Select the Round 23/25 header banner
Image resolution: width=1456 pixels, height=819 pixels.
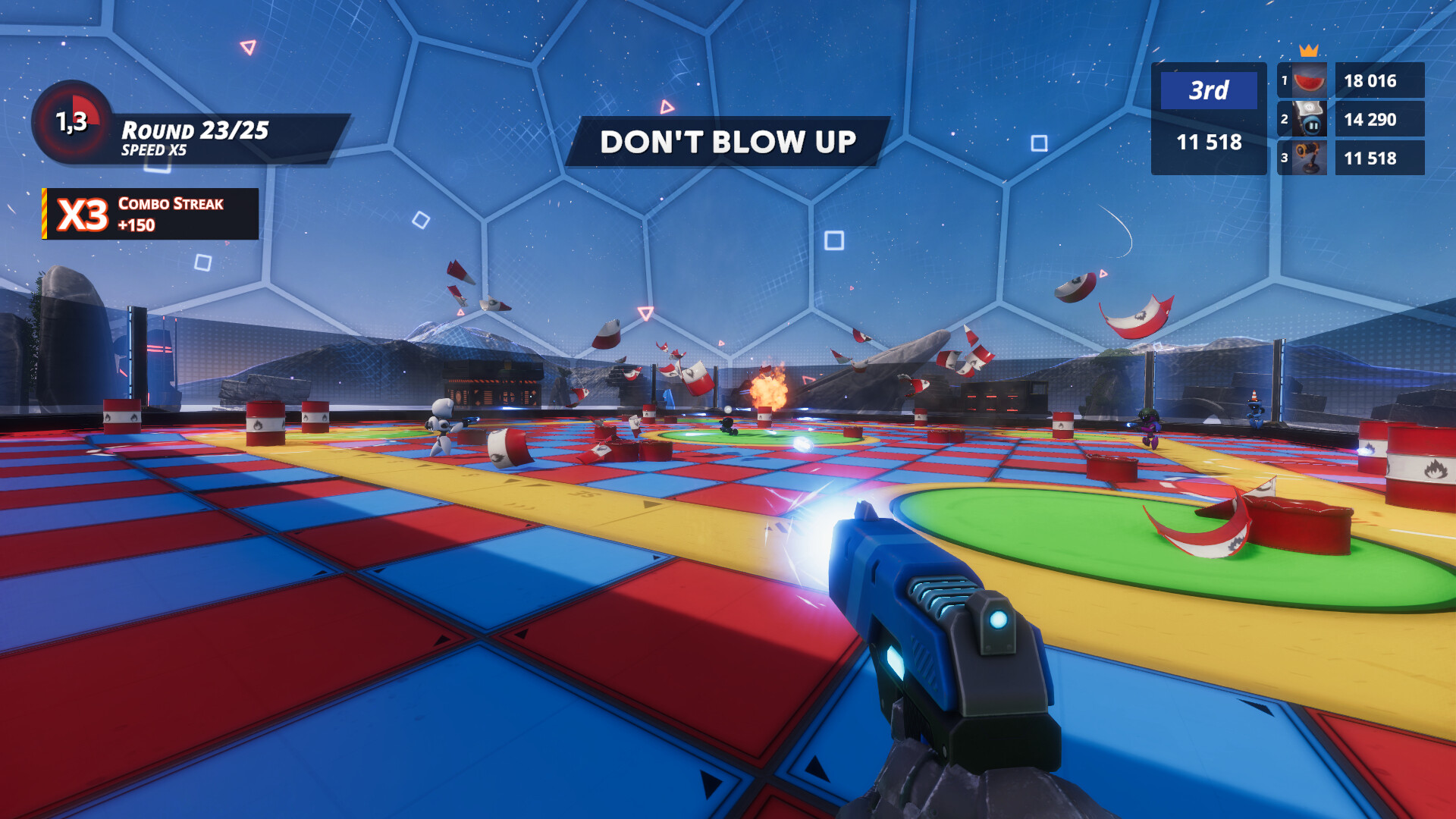pyautogui.click(x=195, y=129)
